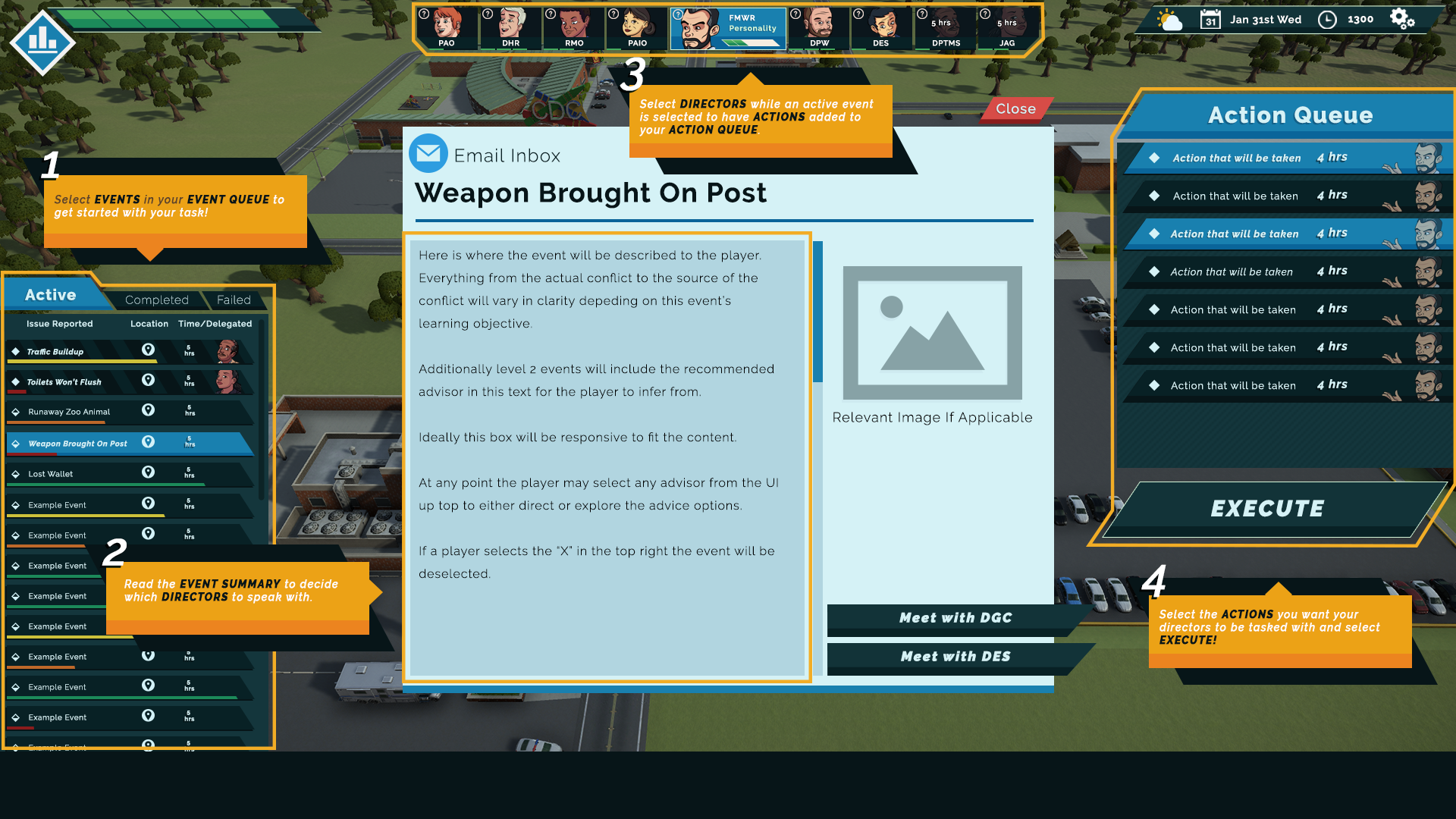Click the location pin for Traffic Buildup
Viewport: 1456px width, 819px height.
(149, 350)
